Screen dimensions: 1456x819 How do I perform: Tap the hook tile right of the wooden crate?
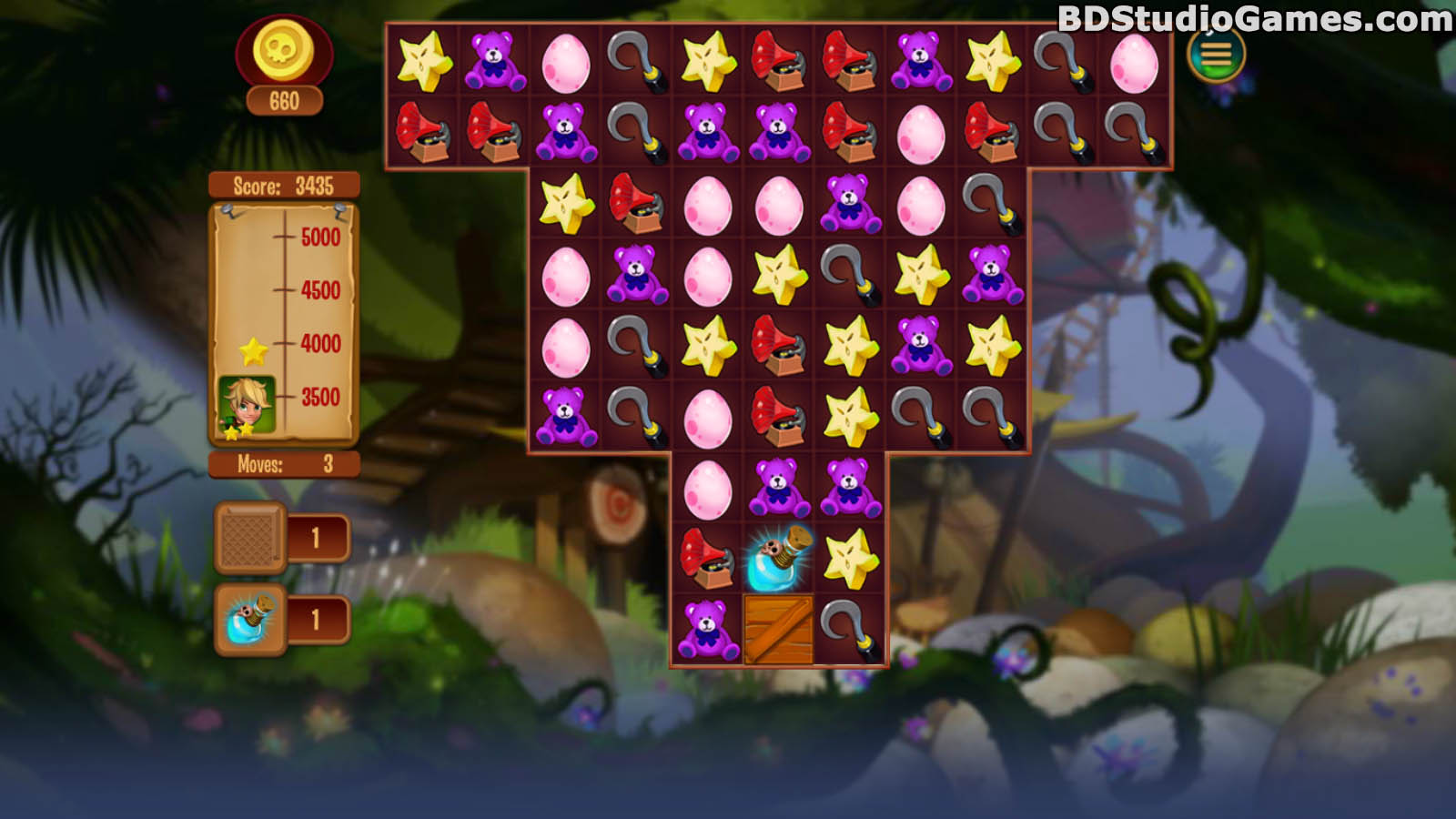coord(850,629)
